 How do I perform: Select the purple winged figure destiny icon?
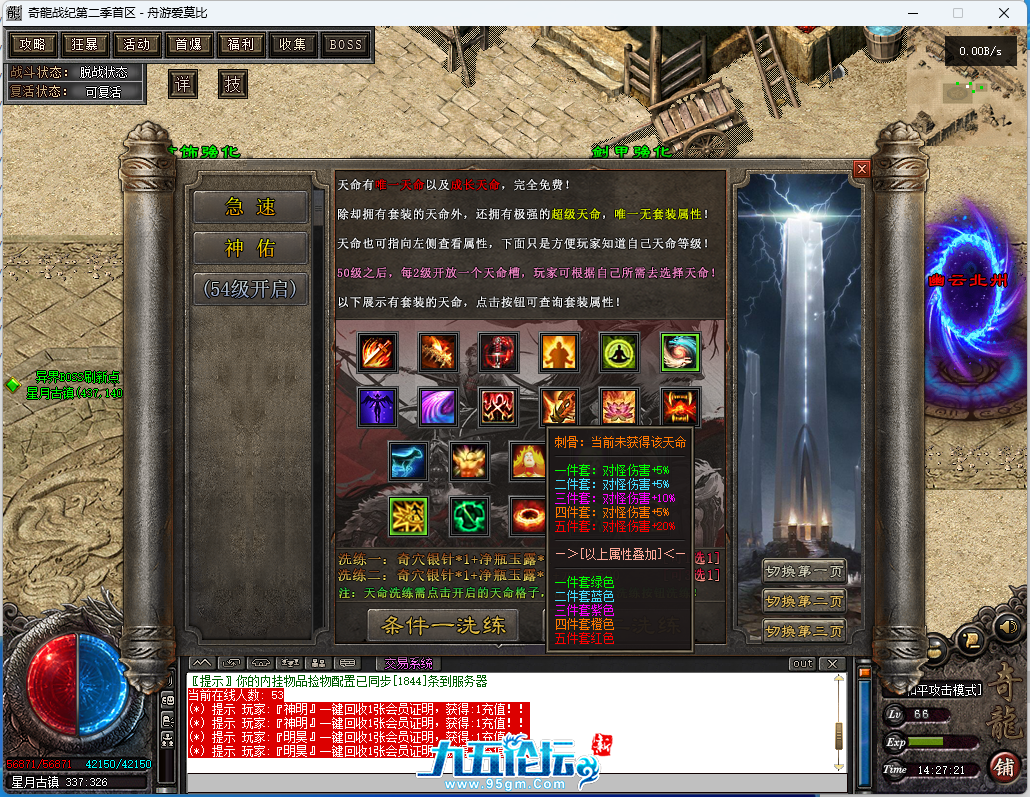click(x=378, y=407)
